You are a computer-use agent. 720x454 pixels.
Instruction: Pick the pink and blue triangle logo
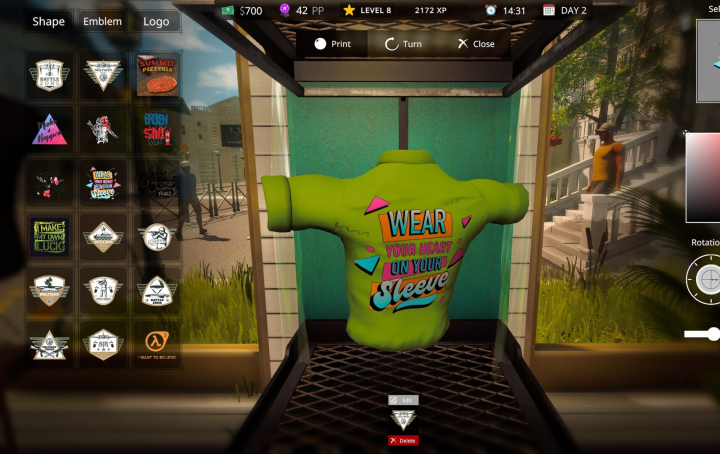pyautogui.click(x=49, y=128)
